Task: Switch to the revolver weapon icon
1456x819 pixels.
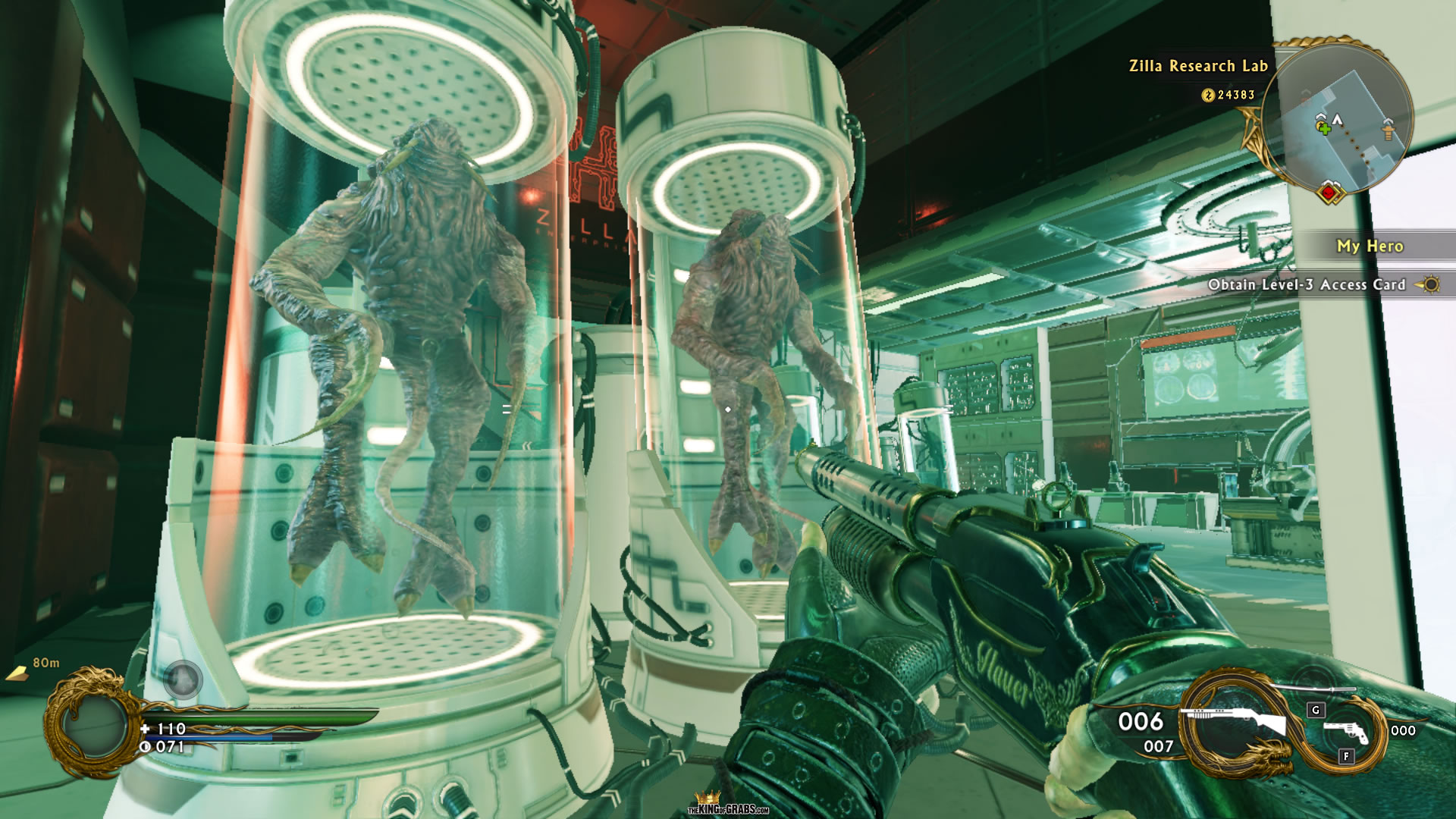Action: pos(1346,731)
